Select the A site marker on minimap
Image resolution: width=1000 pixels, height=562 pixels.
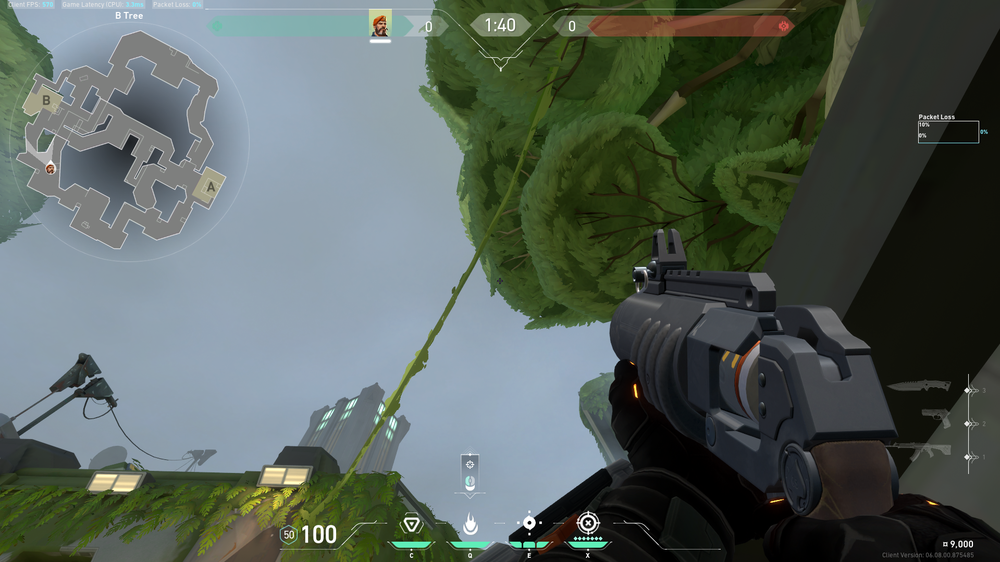(x=210, y=186)
